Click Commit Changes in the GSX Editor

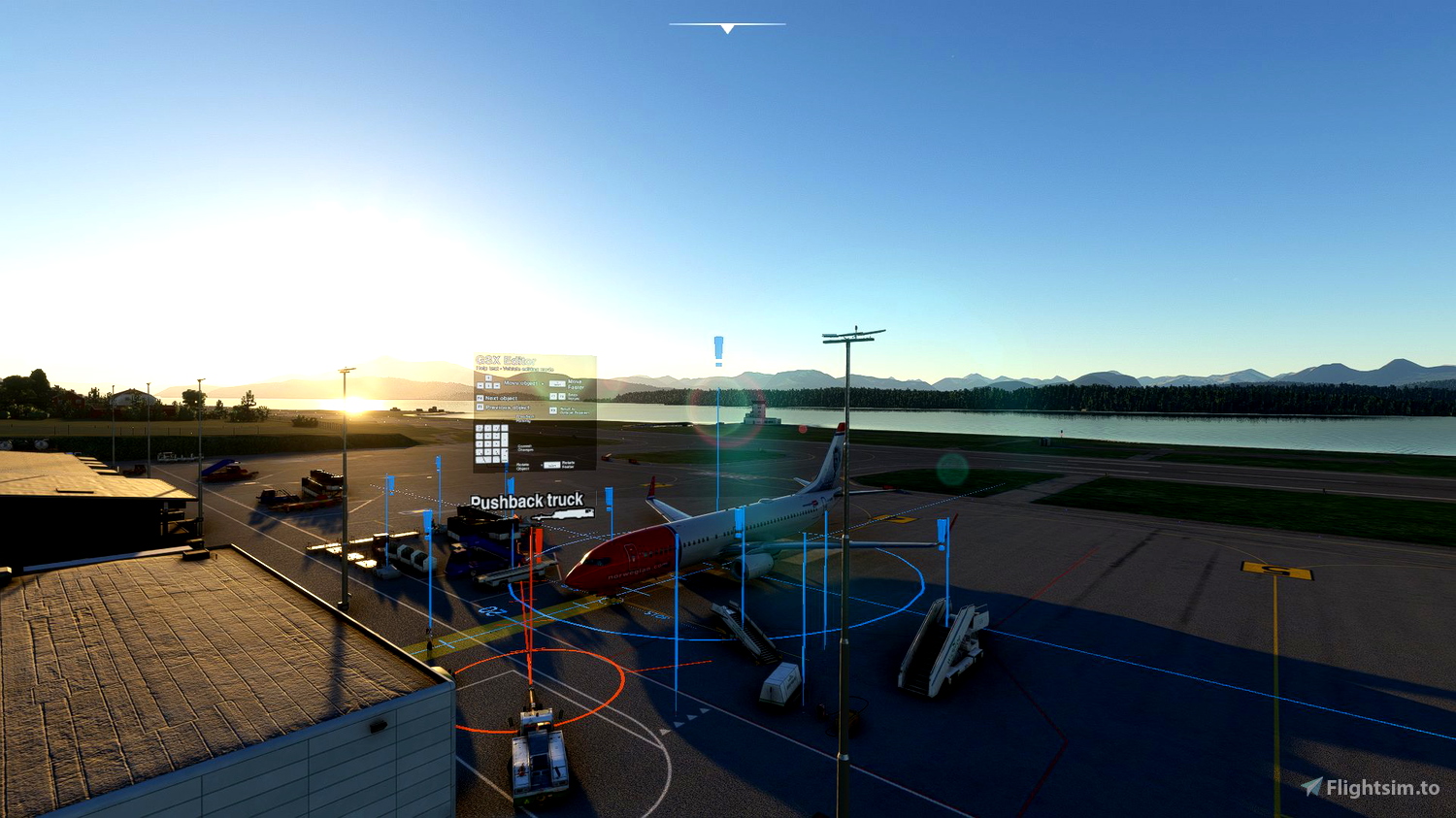click(525, 448)
